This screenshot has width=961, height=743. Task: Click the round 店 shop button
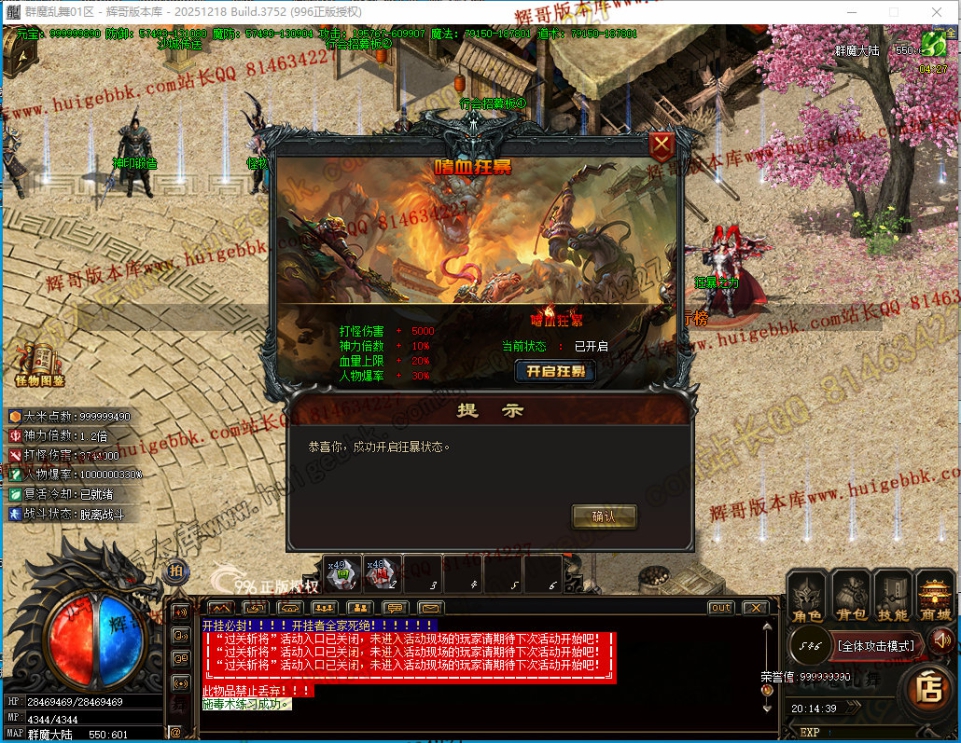click(930, 687)
